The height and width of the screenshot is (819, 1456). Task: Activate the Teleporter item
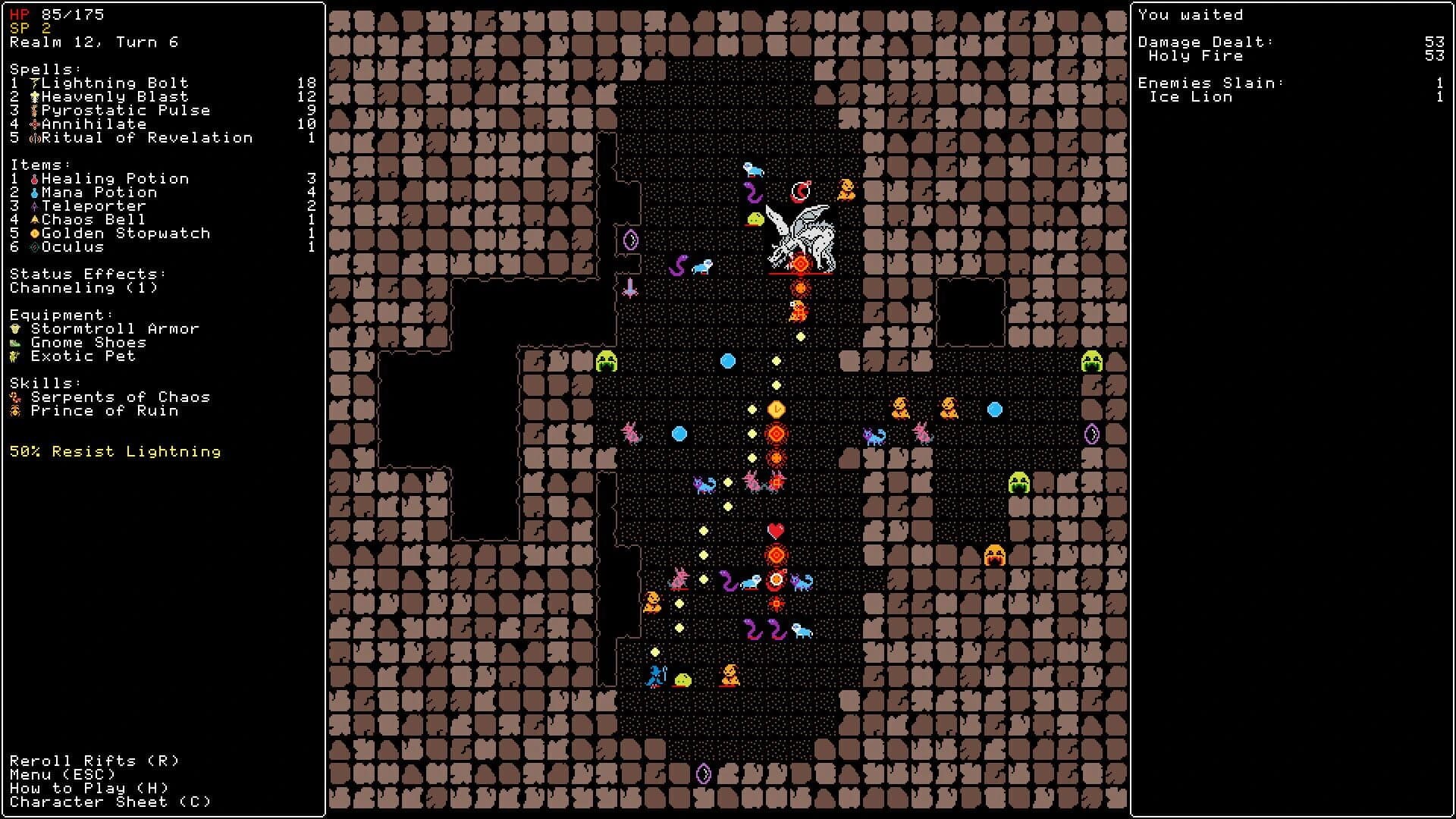point(95,206)
